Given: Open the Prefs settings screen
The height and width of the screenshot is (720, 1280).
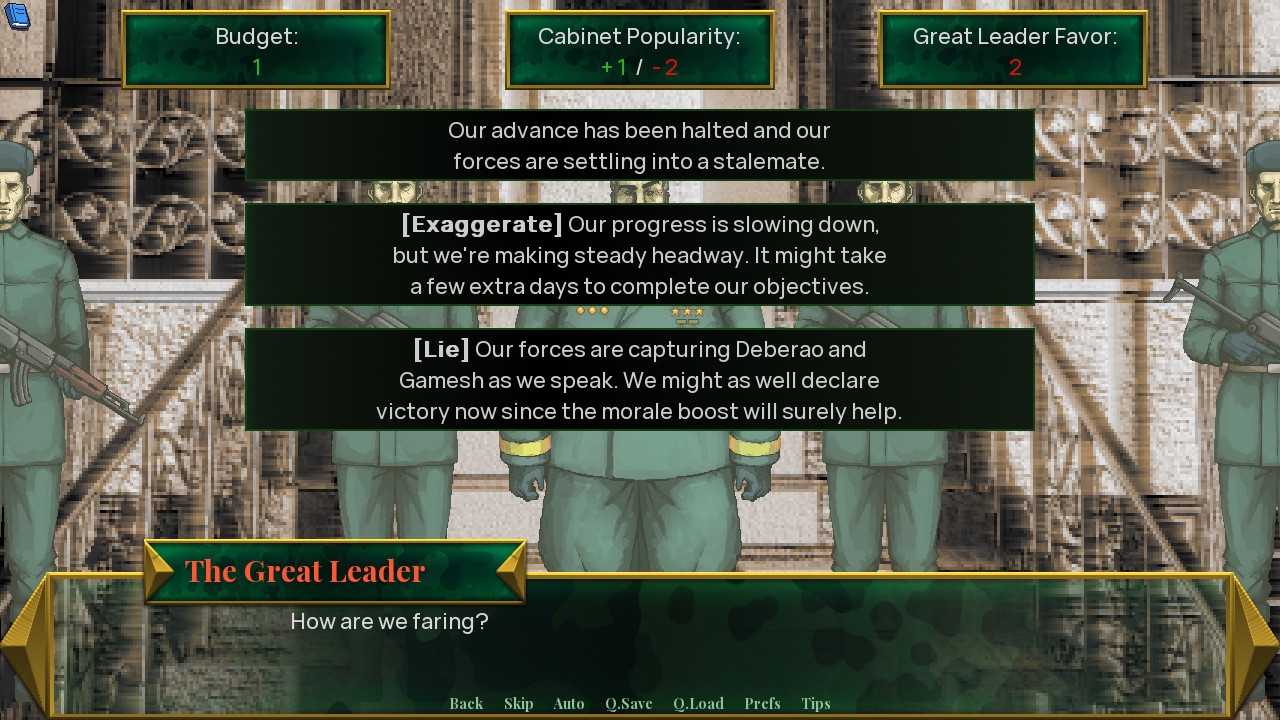Looking at the screenshot, I should coord(762,703).
